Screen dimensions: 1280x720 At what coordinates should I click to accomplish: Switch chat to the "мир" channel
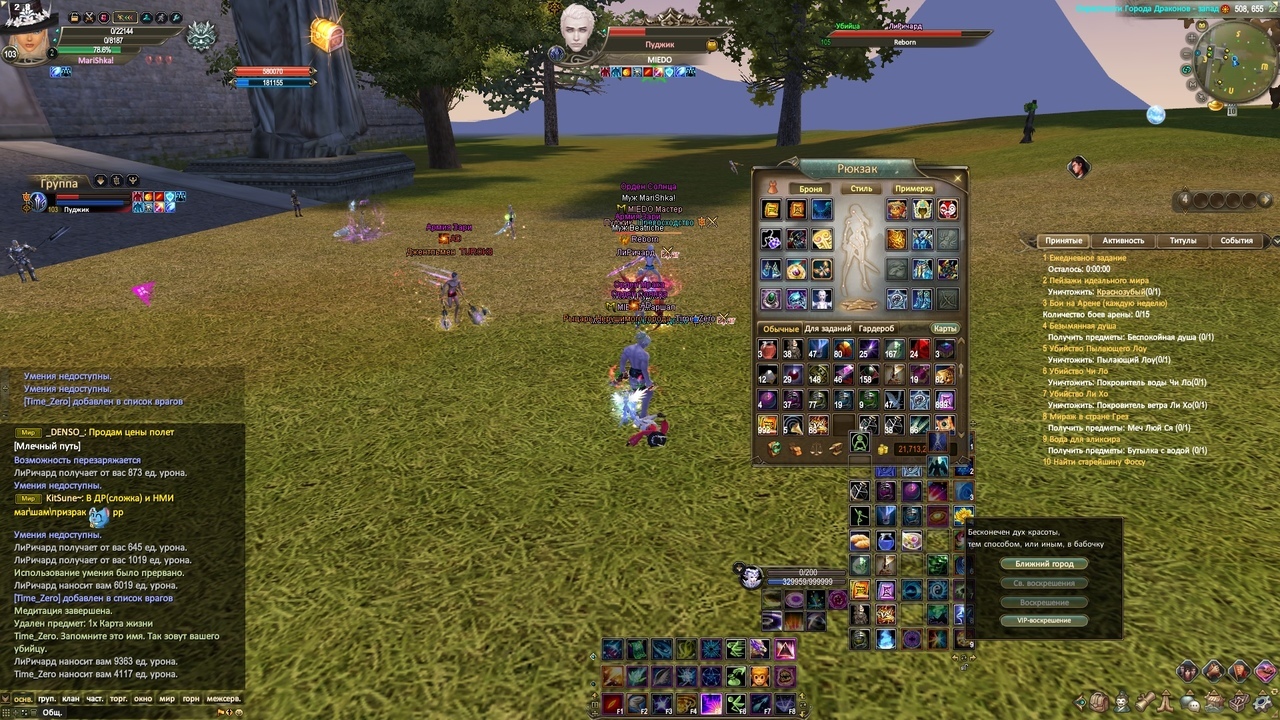167,699
